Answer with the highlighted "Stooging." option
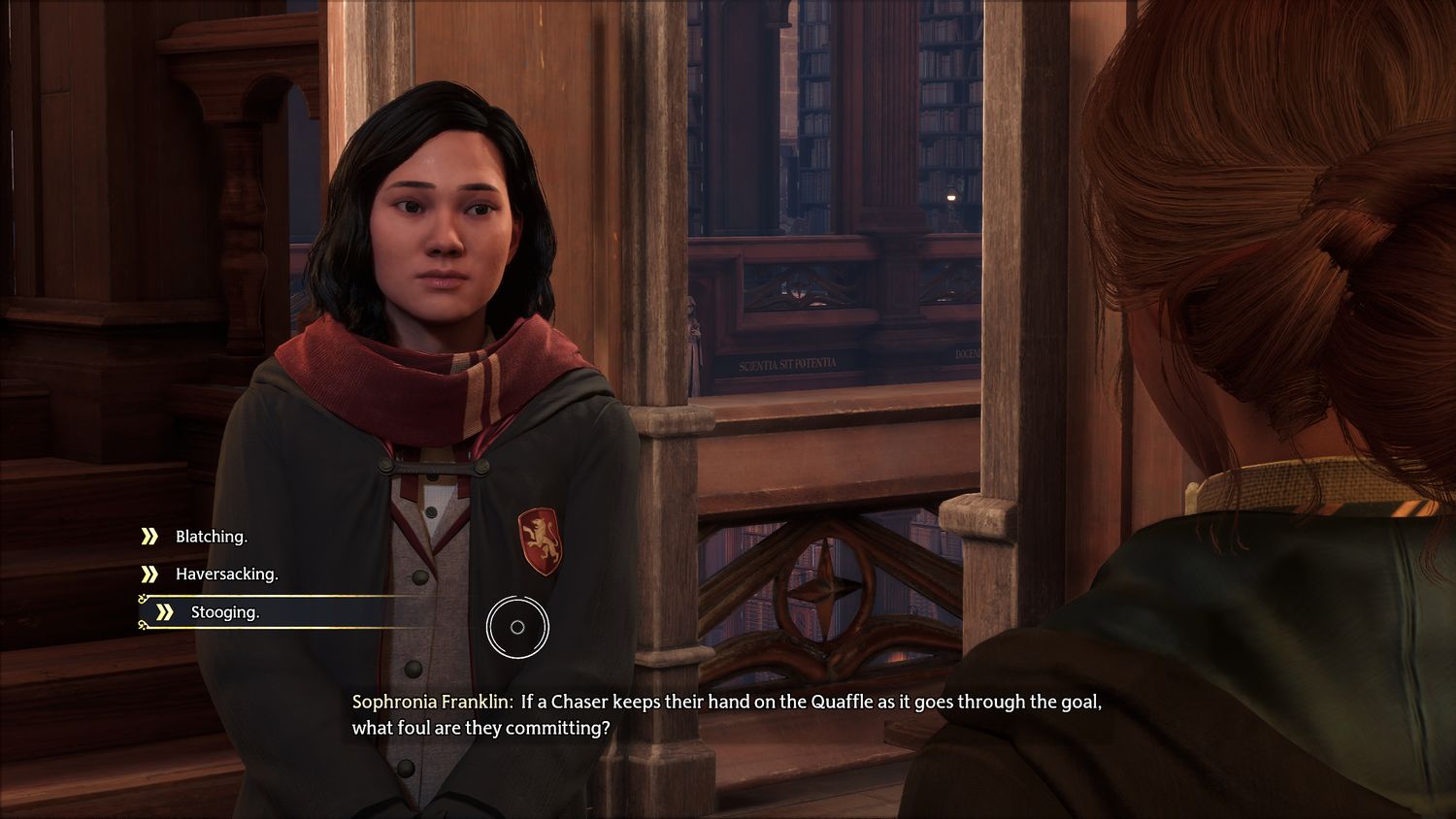 pyautogui.click(x=224, y=612)
